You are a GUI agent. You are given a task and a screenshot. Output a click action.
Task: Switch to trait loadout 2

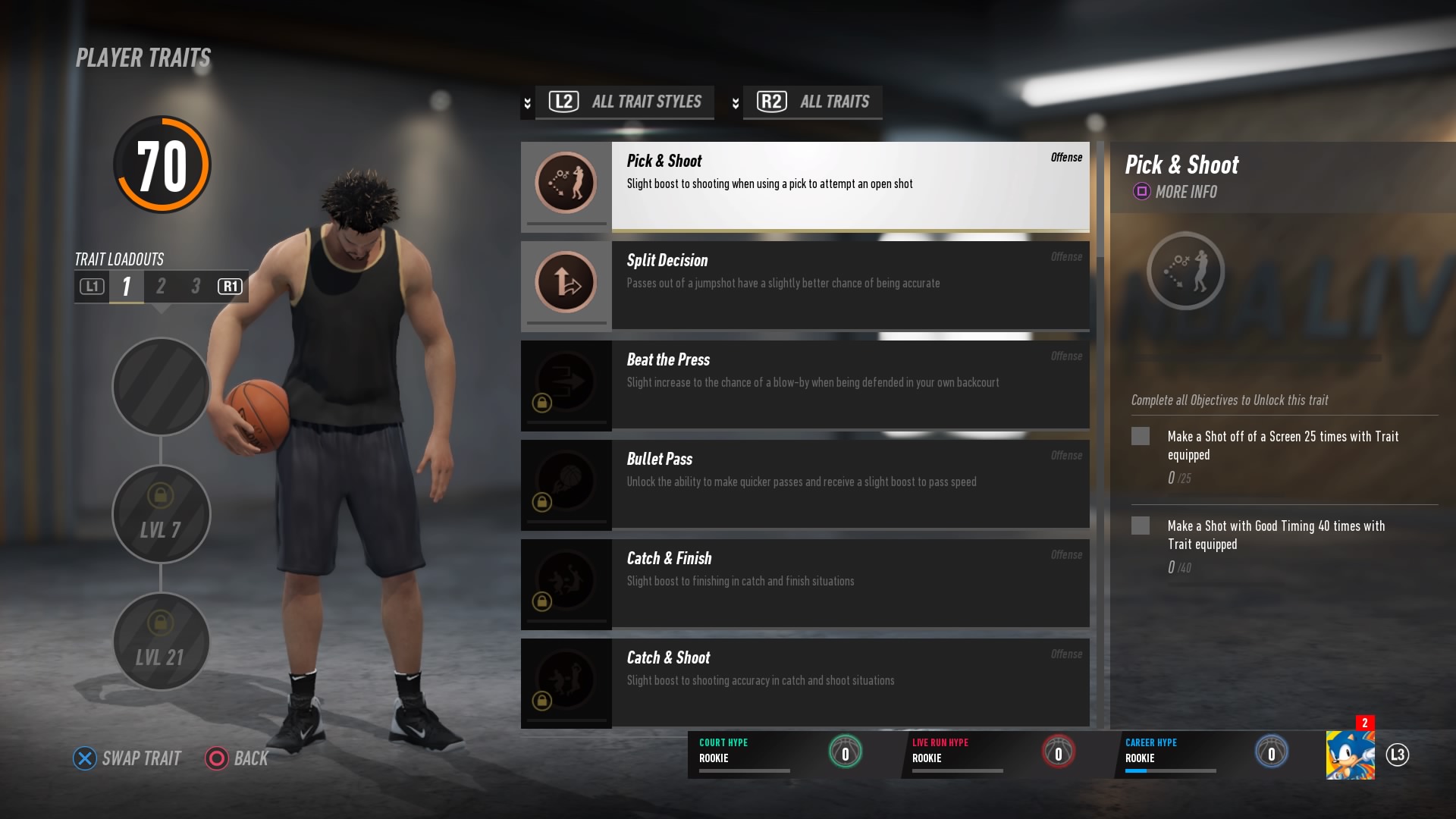click(160, 287)
